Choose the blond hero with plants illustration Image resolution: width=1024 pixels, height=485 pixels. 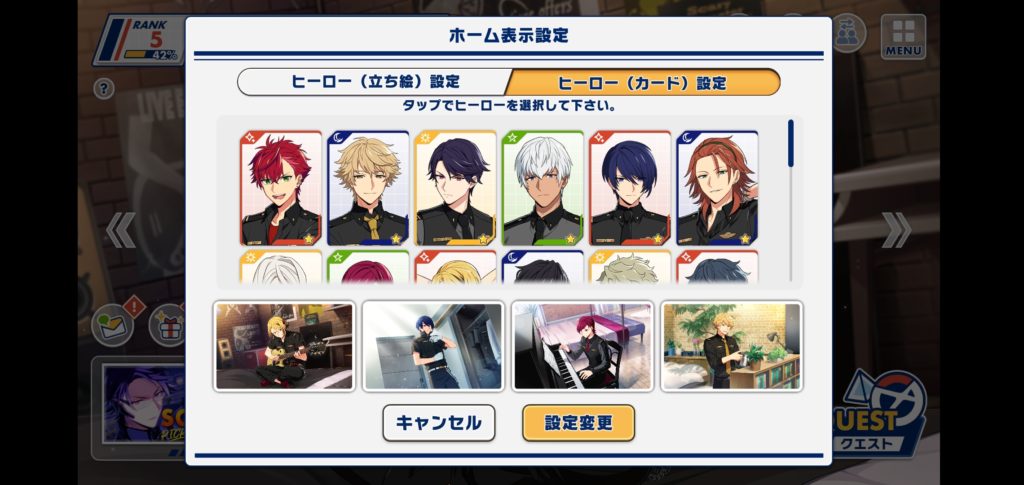click(731, 346)
